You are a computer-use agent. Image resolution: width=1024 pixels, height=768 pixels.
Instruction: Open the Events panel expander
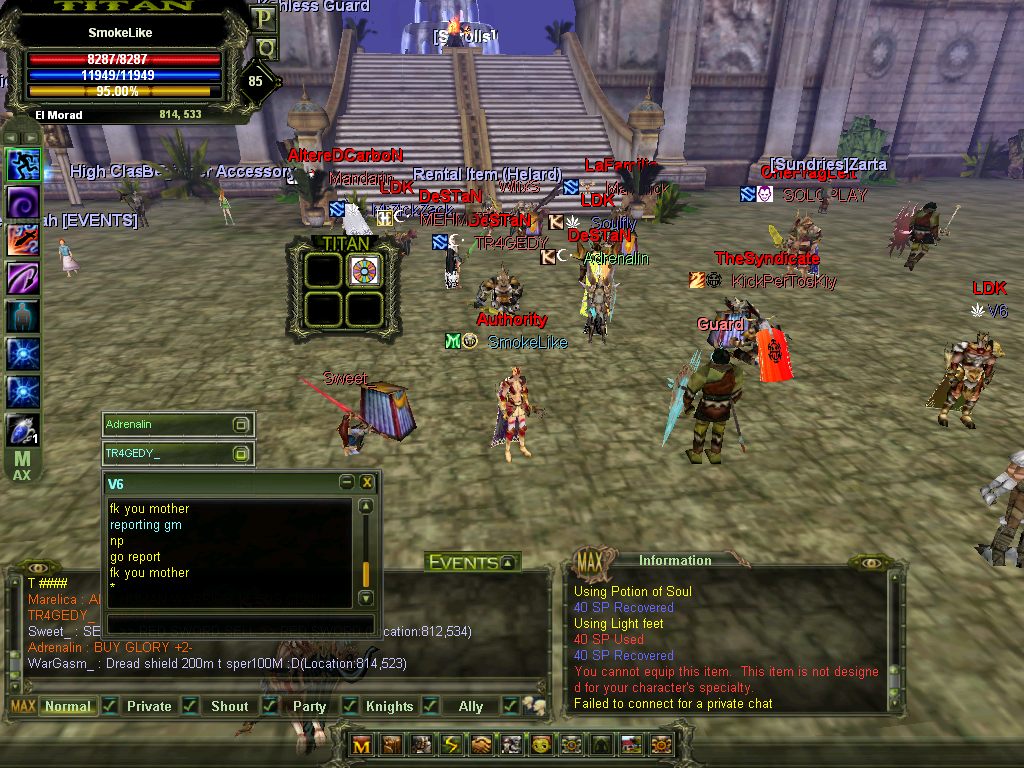(x=508, y=563)
